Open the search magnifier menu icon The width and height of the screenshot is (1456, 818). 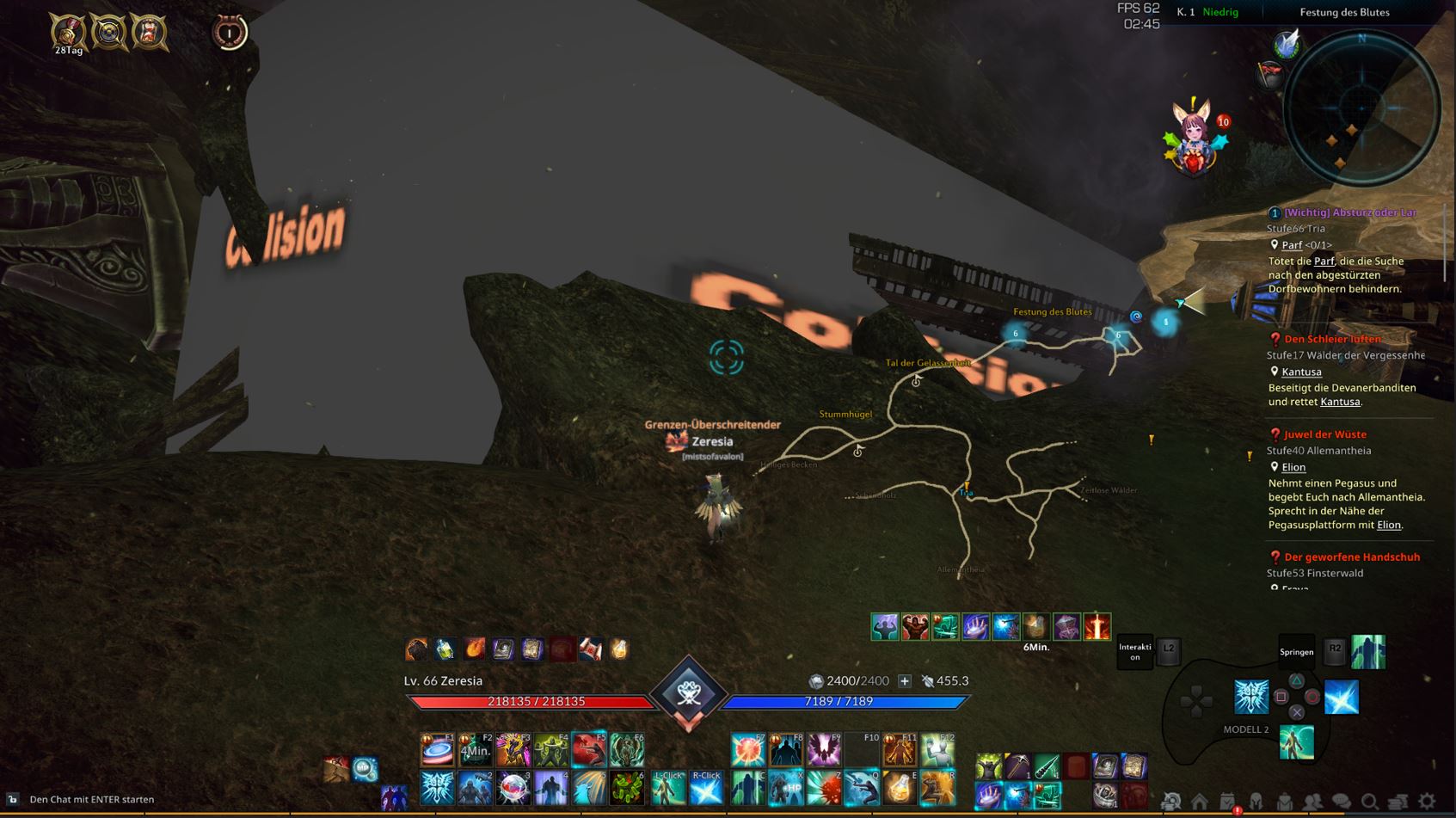click(1370, 802)
